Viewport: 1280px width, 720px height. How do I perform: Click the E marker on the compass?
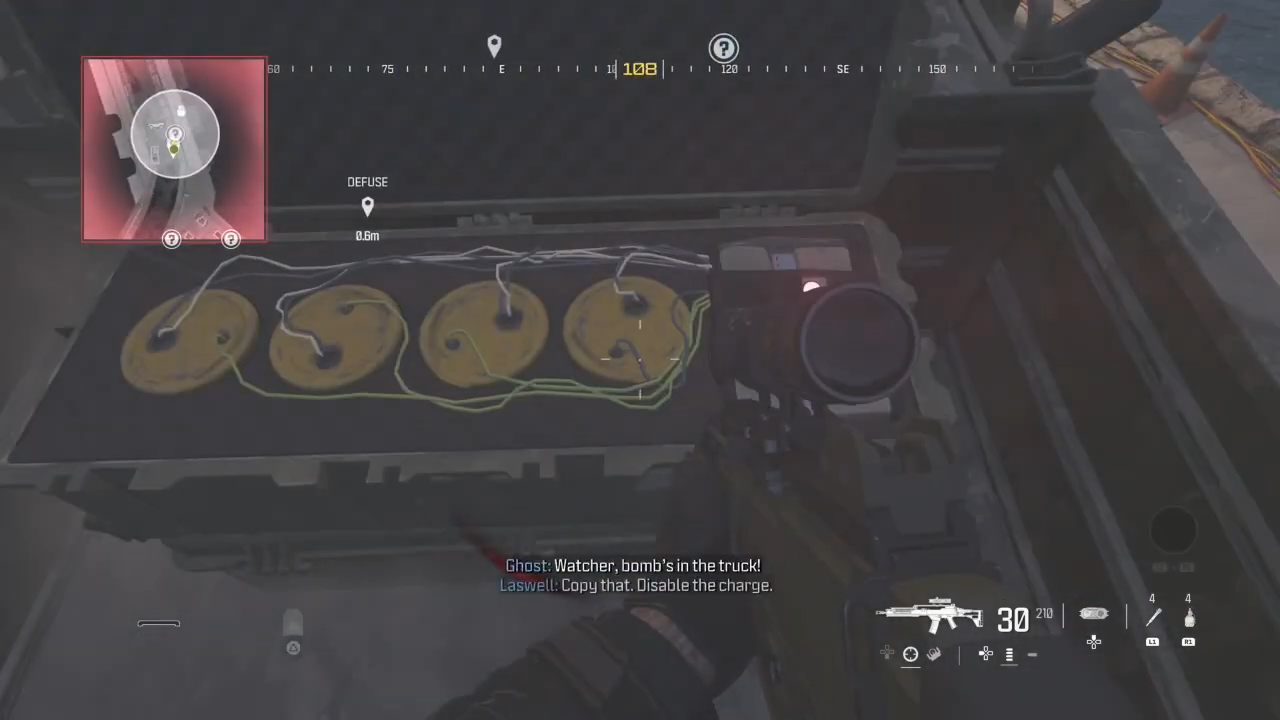(x=501, y=68)
